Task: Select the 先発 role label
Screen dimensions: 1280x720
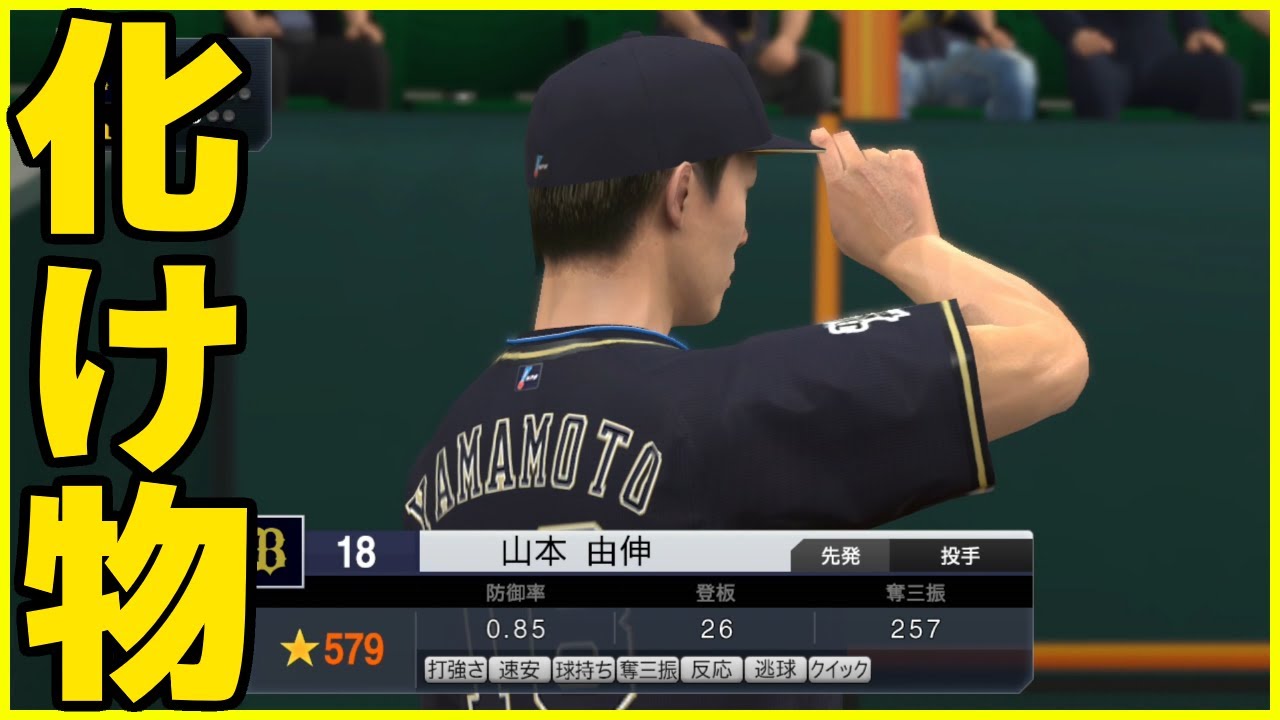Action: [x=840, y=556]
